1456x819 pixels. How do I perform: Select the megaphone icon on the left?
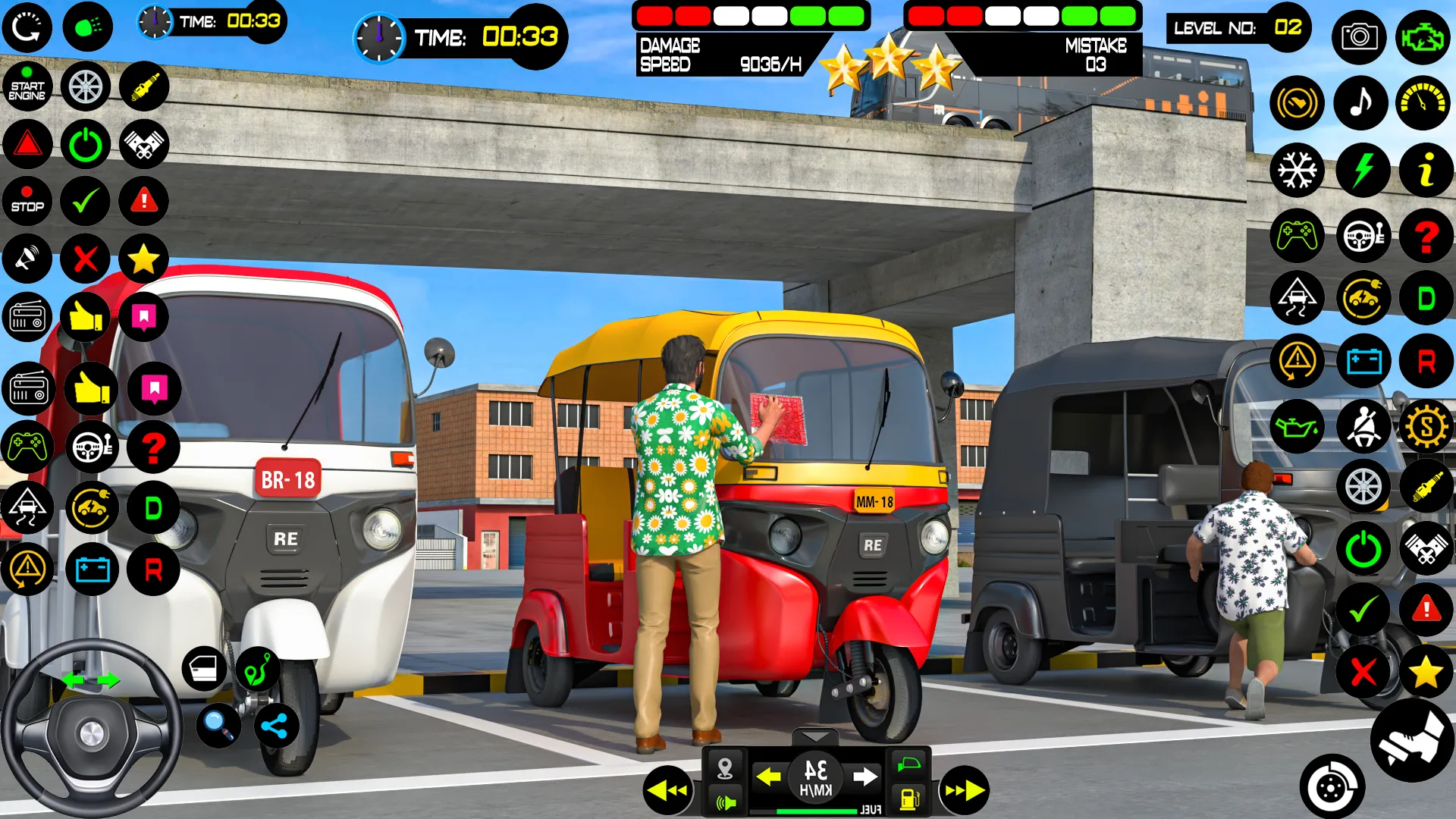point(27,258)
